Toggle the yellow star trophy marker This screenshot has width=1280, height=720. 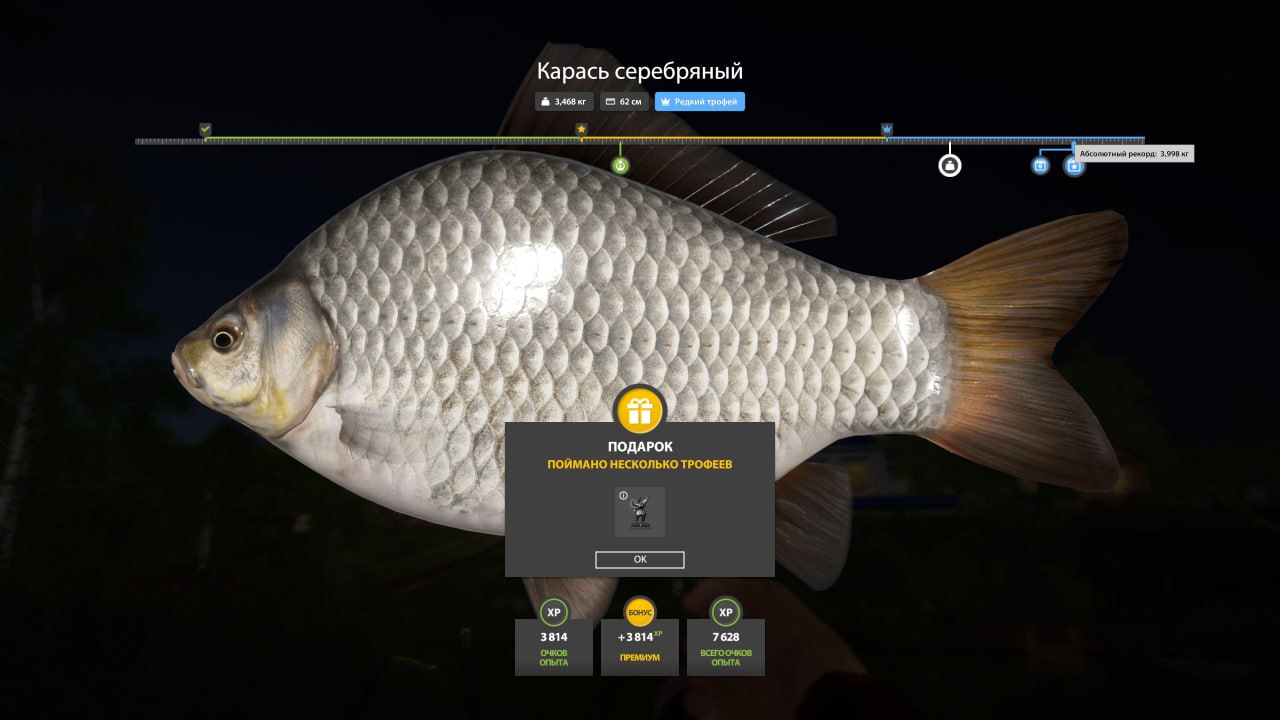click(x=581, y=129)
